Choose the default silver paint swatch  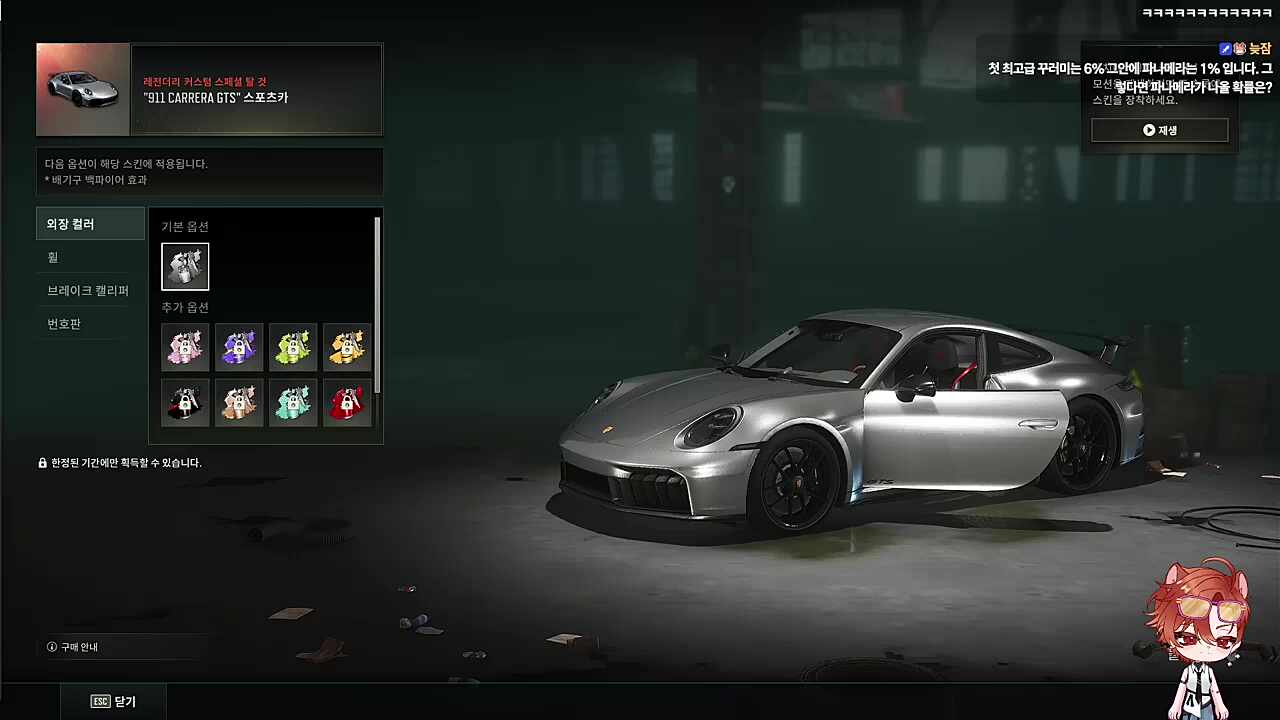pyautogui.click(x=185, y=267)
